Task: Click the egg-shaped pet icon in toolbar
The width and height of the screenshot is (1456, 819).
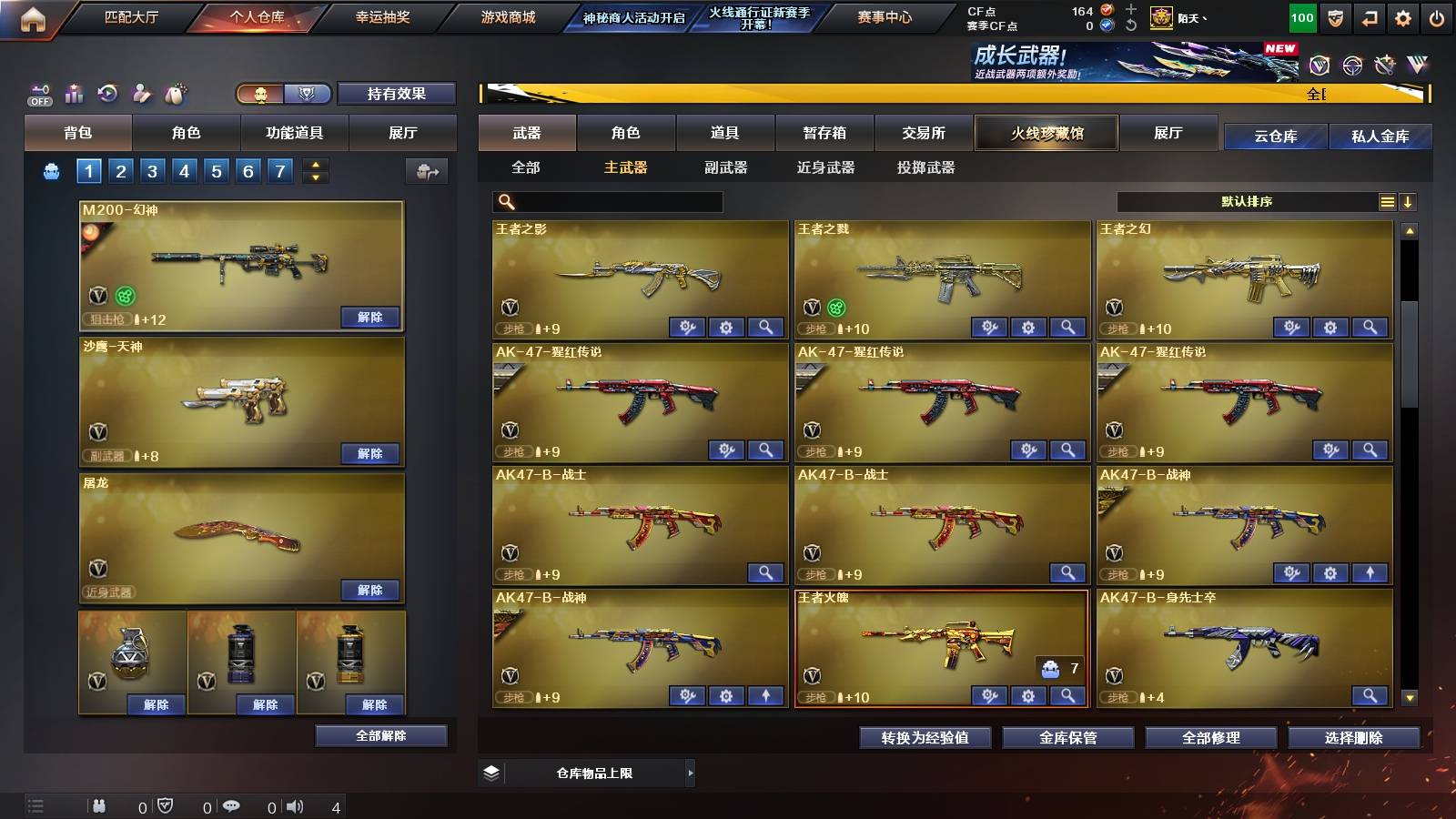Action: 175,94
